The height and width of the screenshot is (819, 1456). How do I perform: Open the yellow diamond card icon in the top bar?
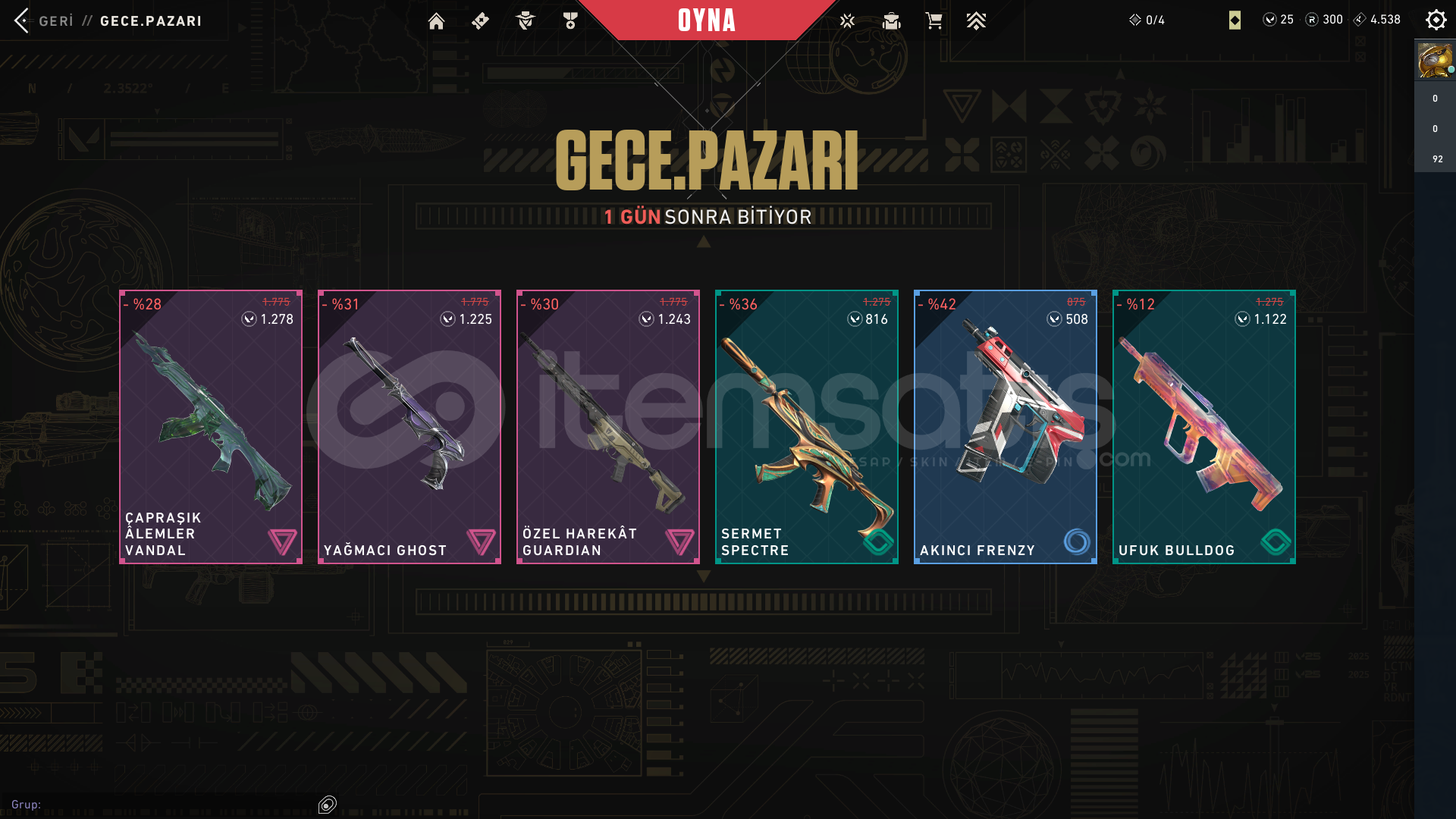click(x=1235, y=20)
